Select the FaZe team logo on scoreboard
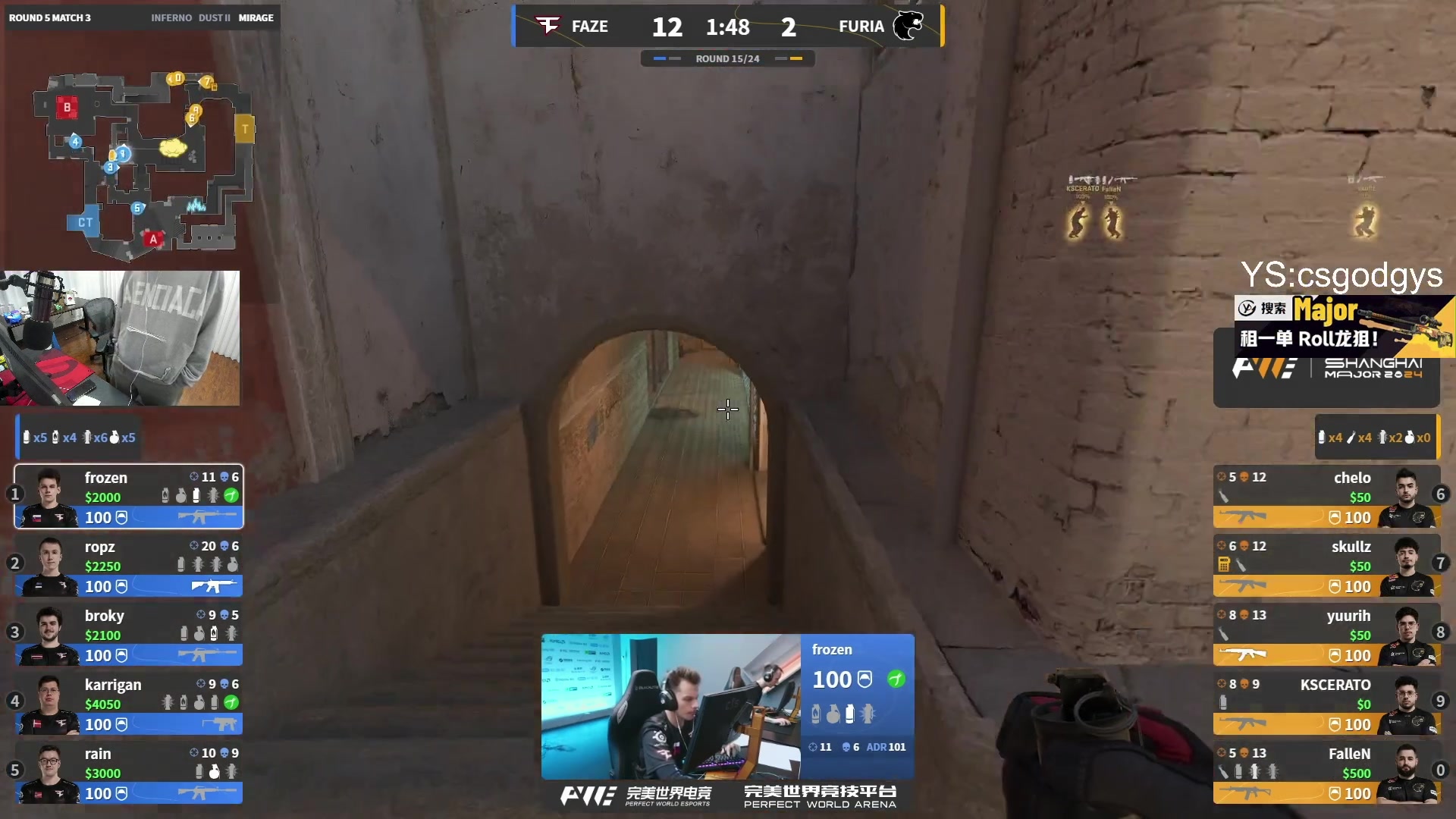Viewport: 1456px width, 819px height. point(548,26)
